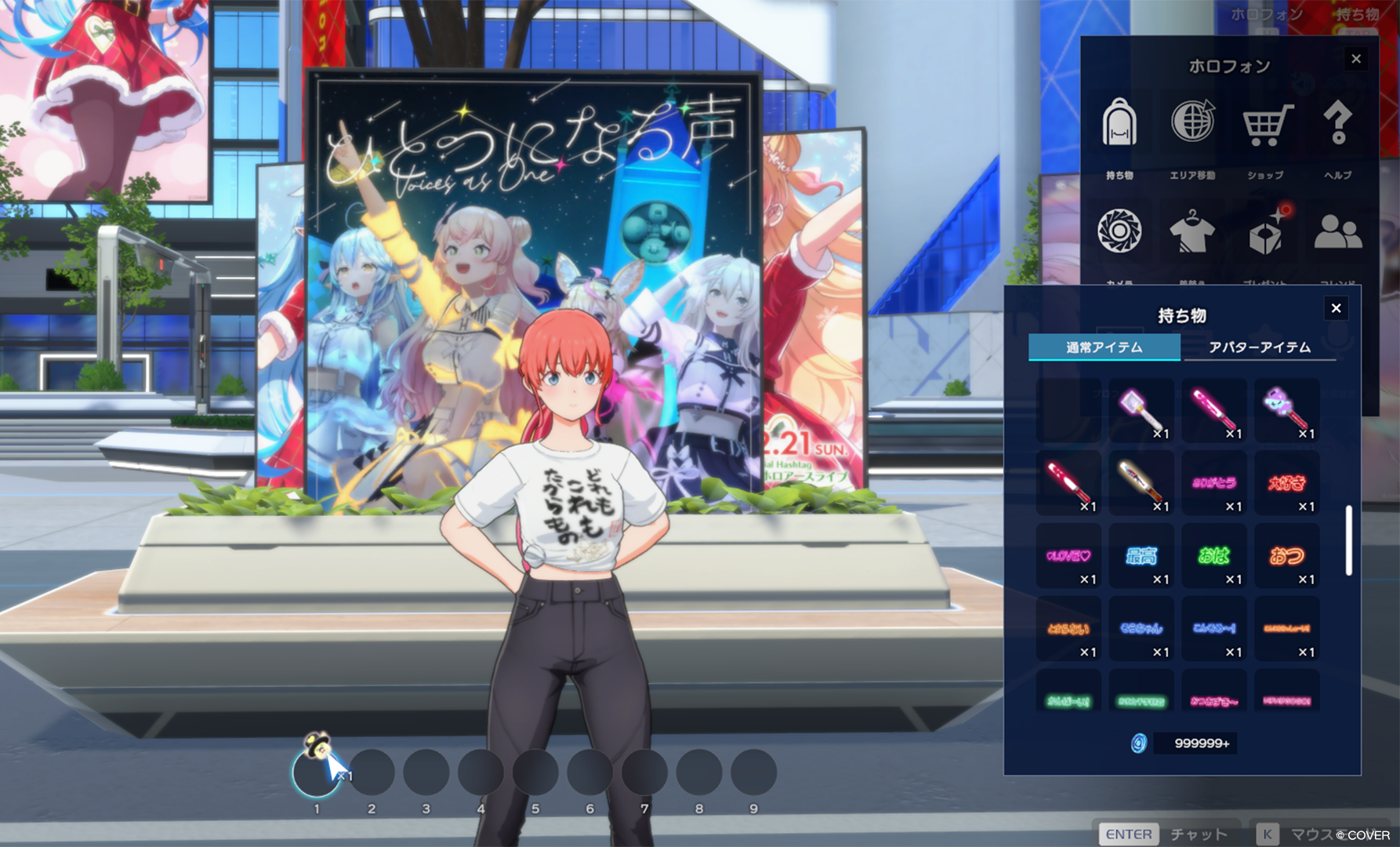This screenshot has width=1400, height=847.
Task: Open 持ち物 backpack icon in Holophone
Action: tap(1119, 126)
